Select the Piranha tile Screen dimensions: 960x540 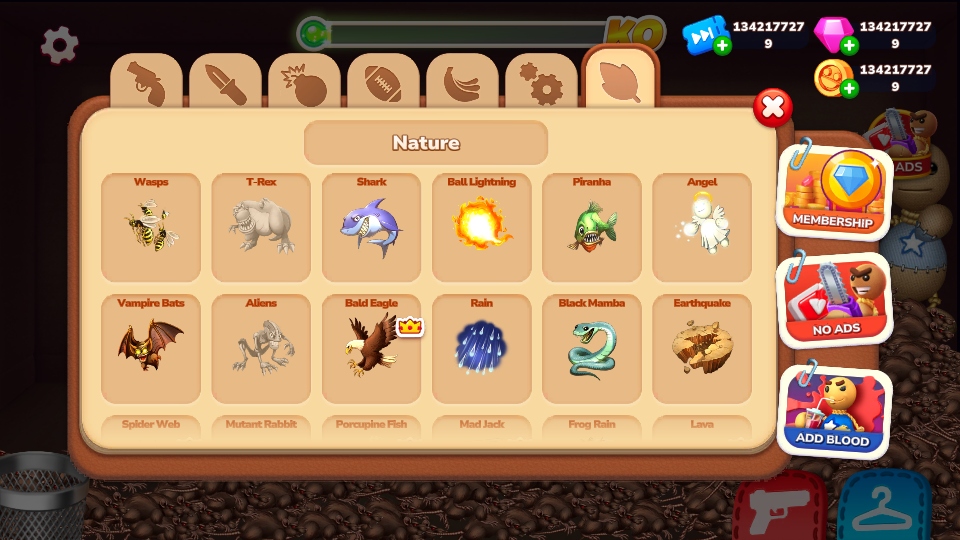pos(591,227)
